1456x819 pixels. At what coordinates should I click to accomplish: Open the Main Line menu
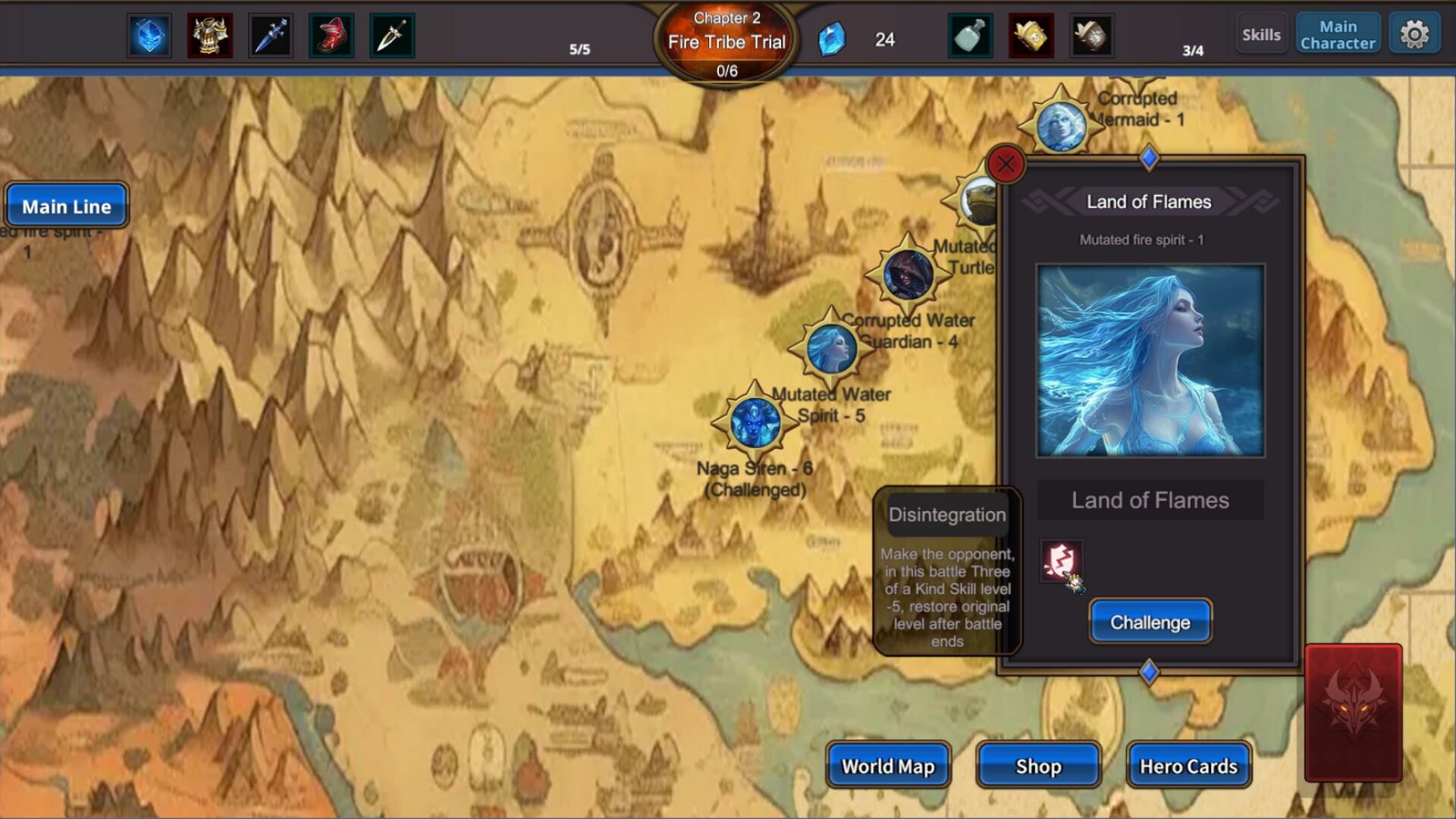point(67,205)
